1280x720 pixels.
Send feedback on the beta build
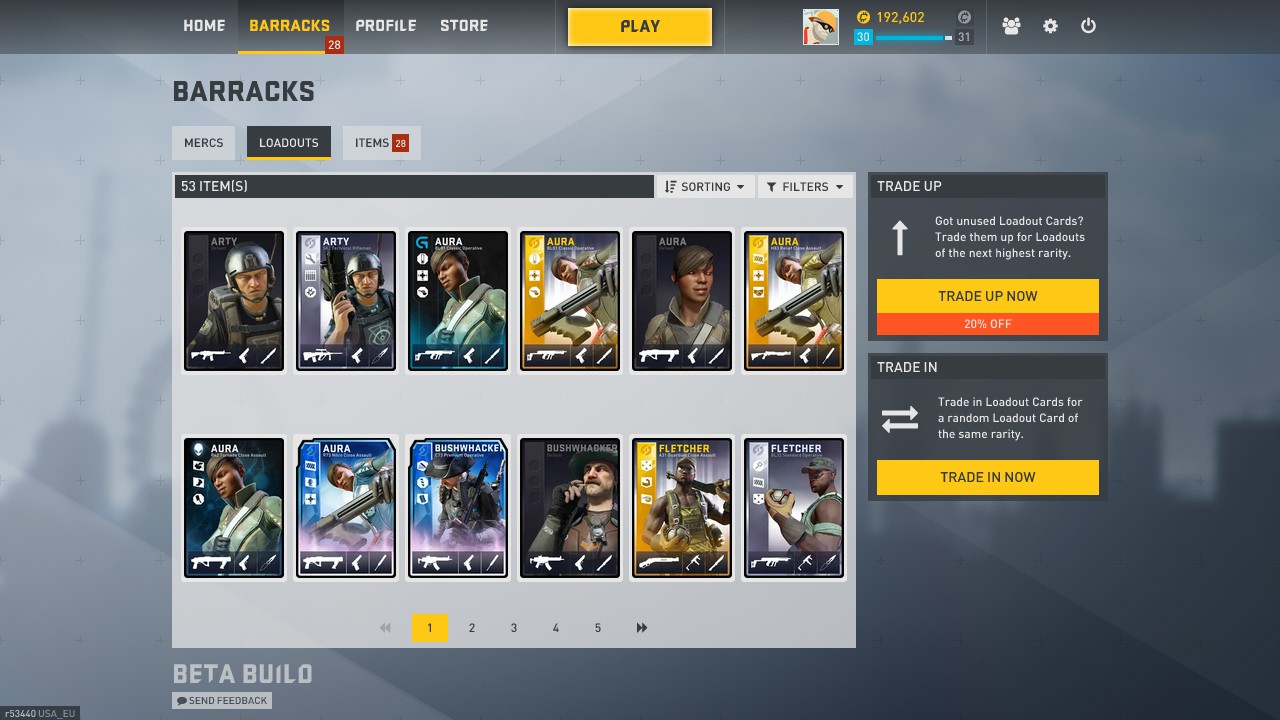(x=222, y=701)
